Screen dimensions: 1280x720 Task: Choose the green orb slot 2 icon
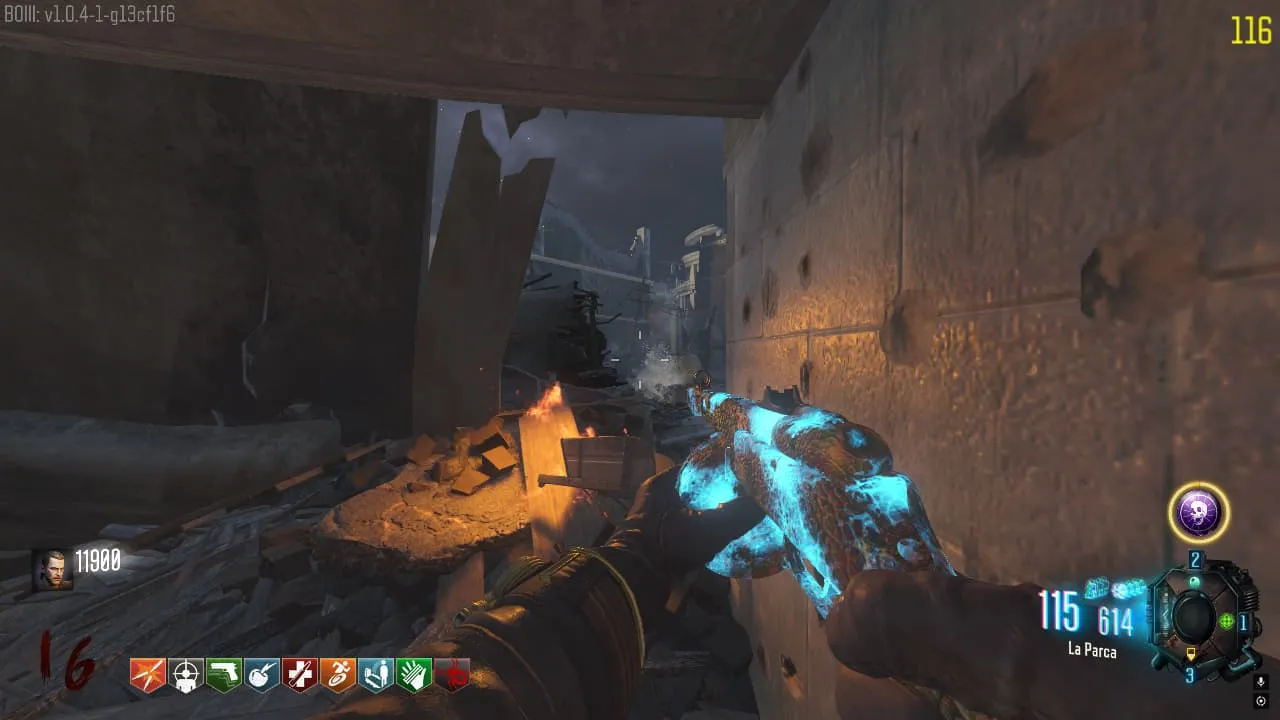pyautogui.click(x=1194, y=580)
